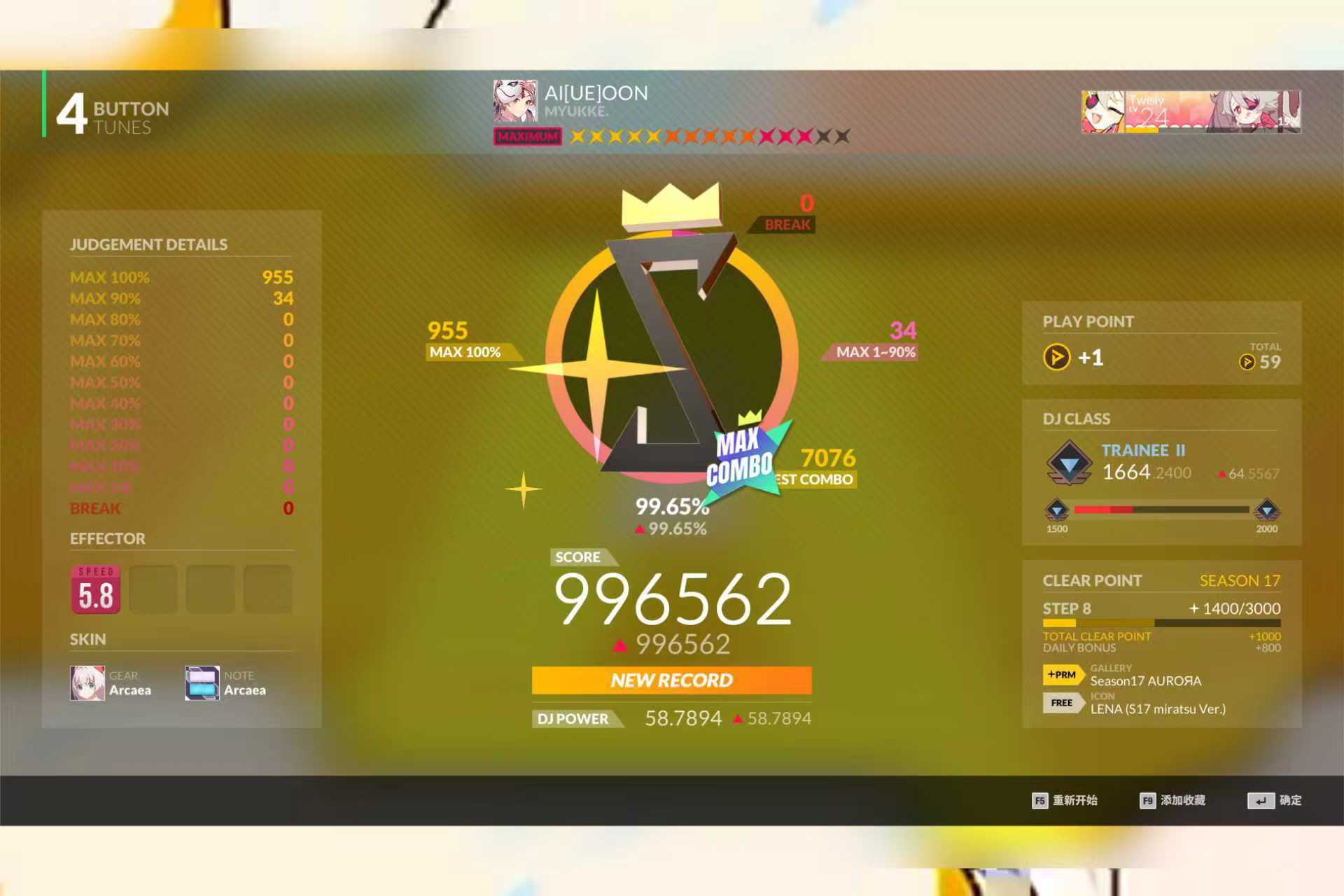Expand the CLEAR POINT Season 17 section
Screen dimensions: 1344x896
tap(1092, 580)
